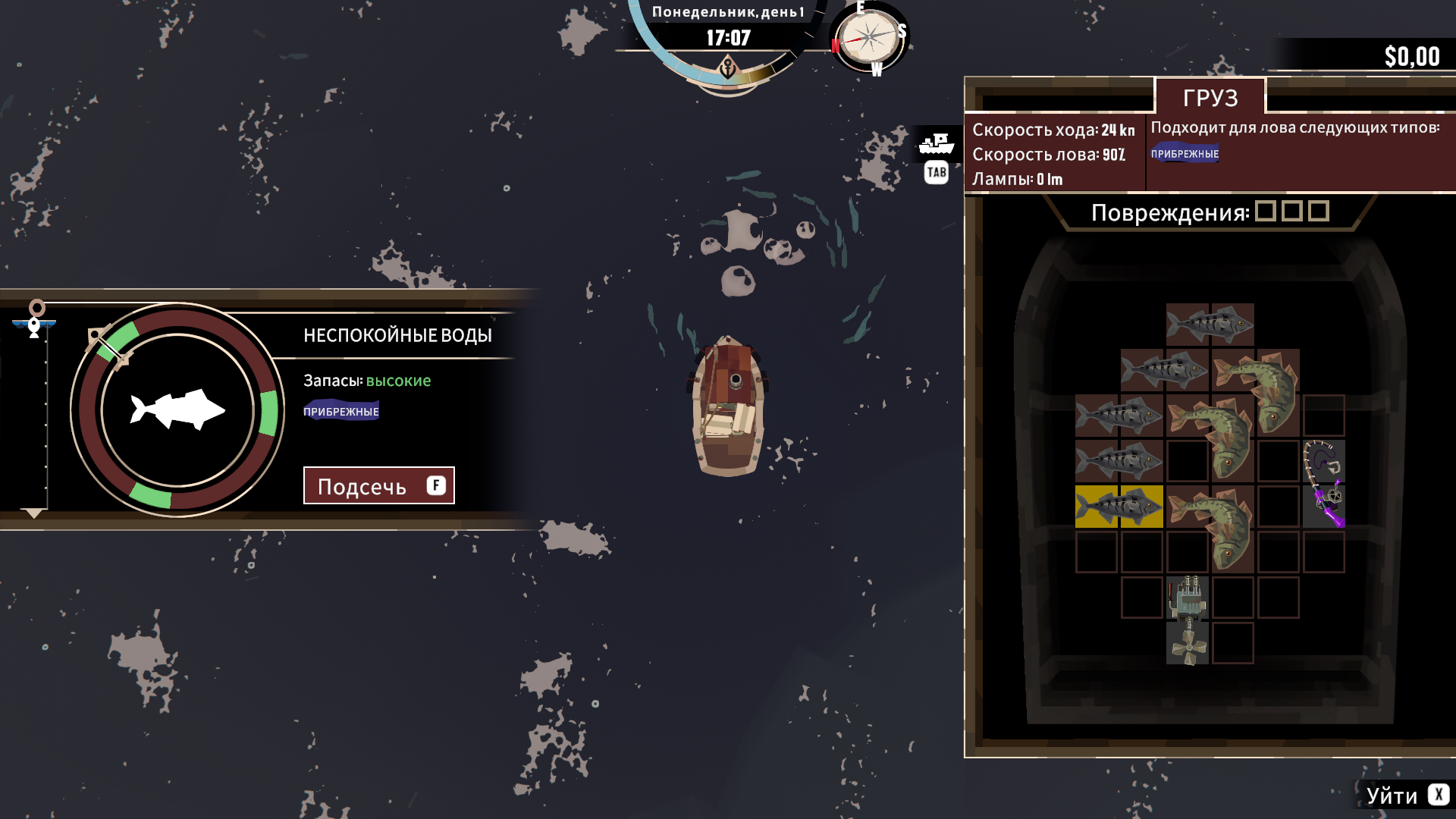
Task: Toggle the cargo panel boat icon
Action: click(936, 143)
